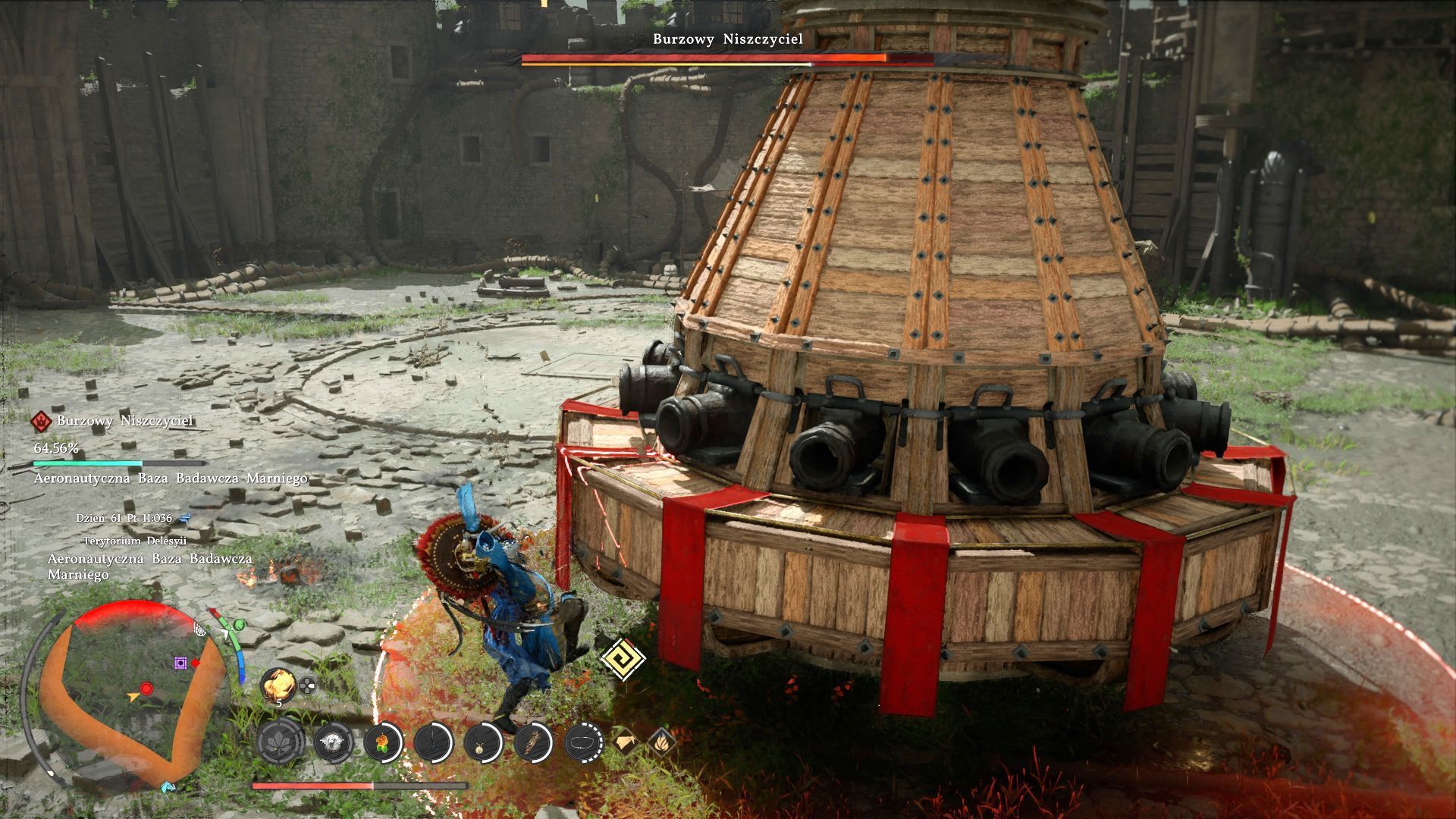Activate the maple leaf skill icon

282,741
